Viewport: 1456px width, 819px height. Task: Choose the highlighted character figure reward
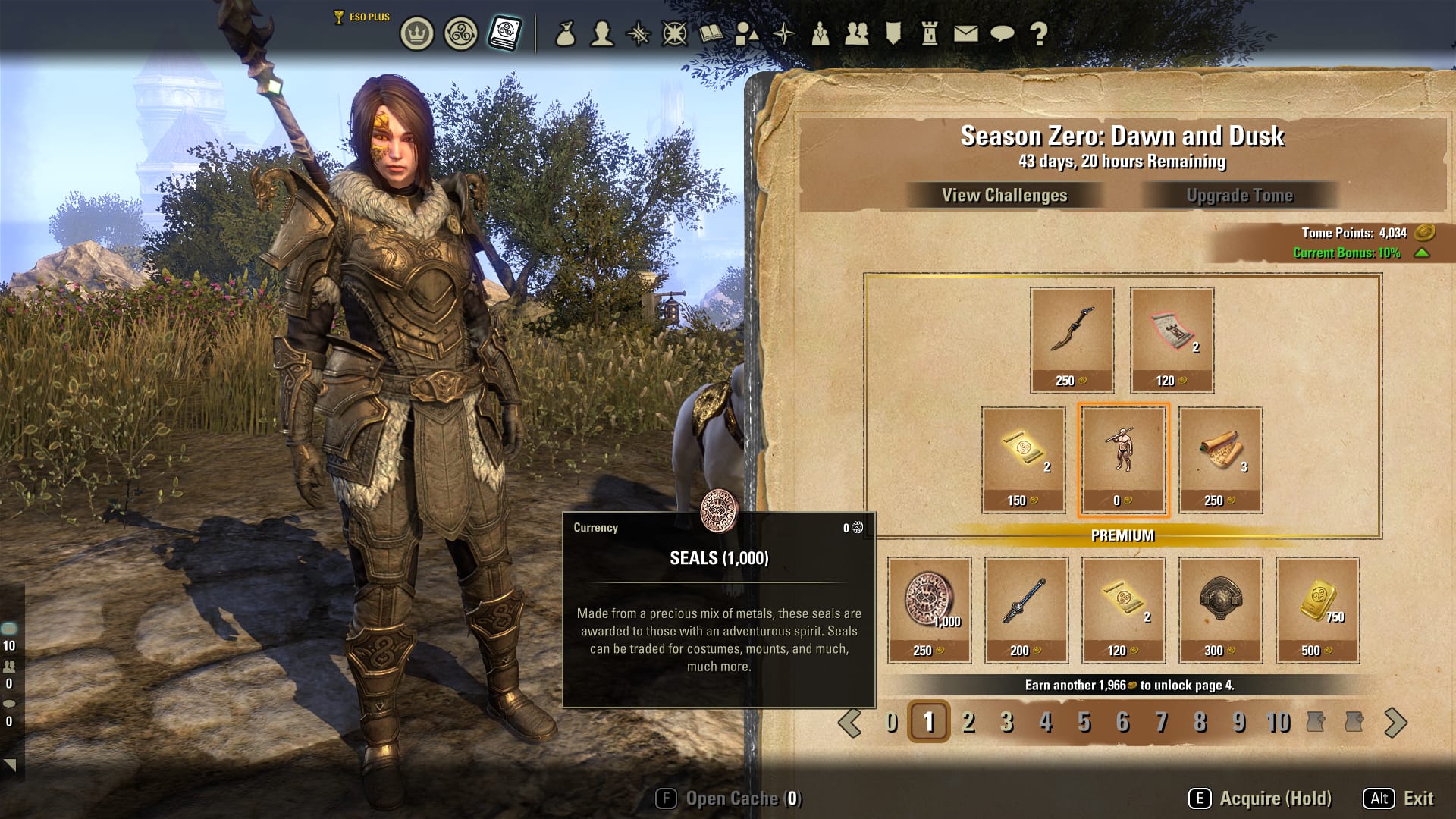click(x=1123, y=460)
